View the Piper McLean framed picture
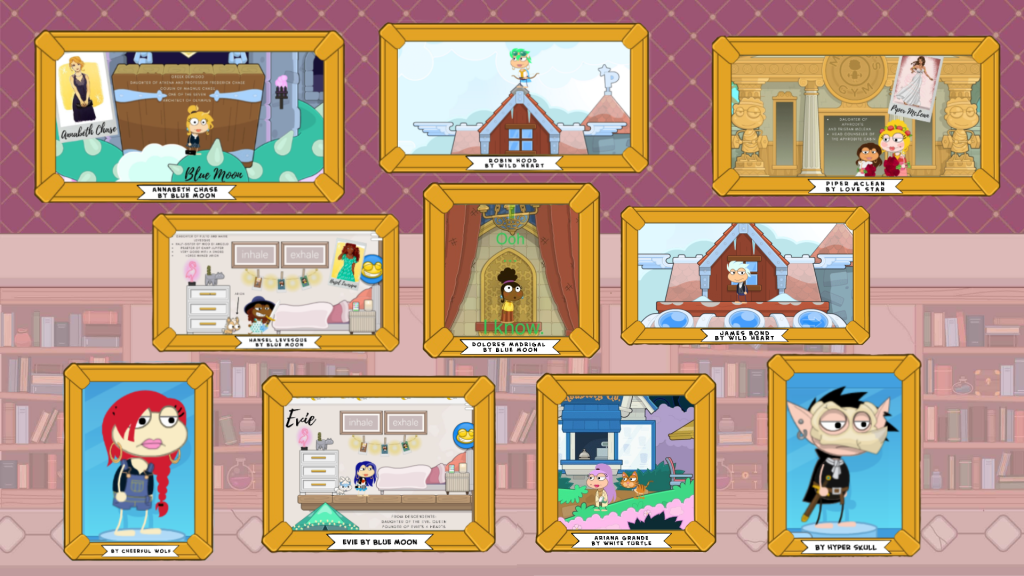The height and width of the screenshot is (576, 1024). click(855, 115)
